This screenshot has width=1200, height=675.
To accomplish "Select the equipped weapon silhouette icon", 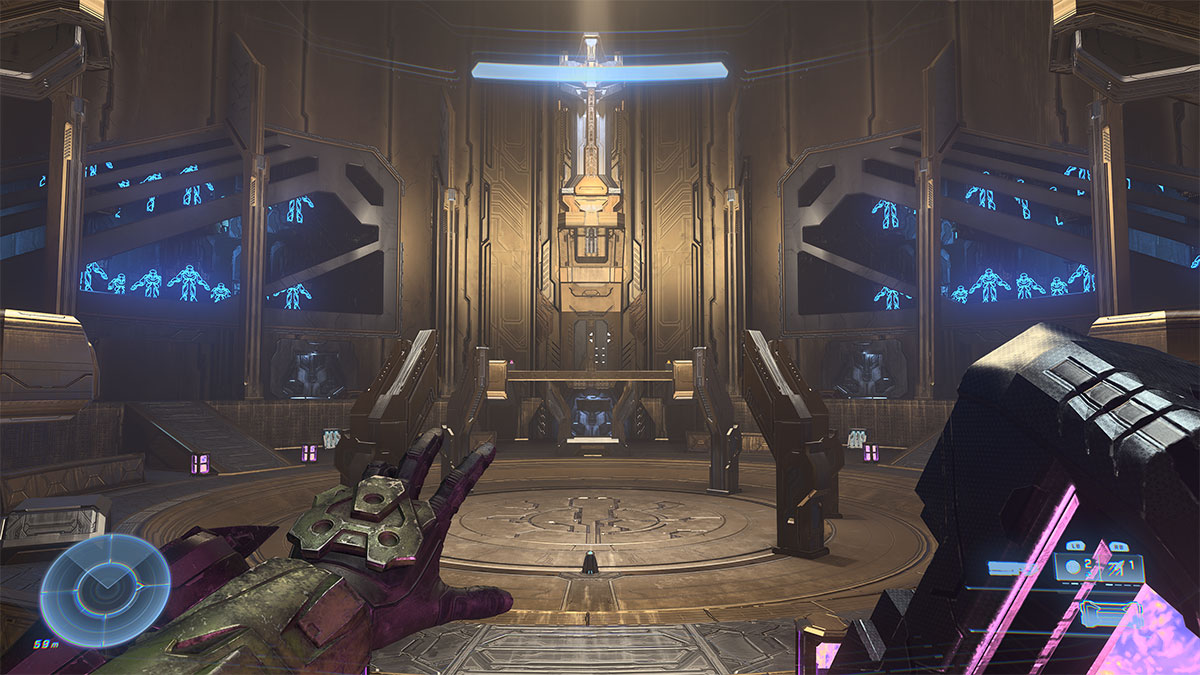I will click(x=1009, y=568).
